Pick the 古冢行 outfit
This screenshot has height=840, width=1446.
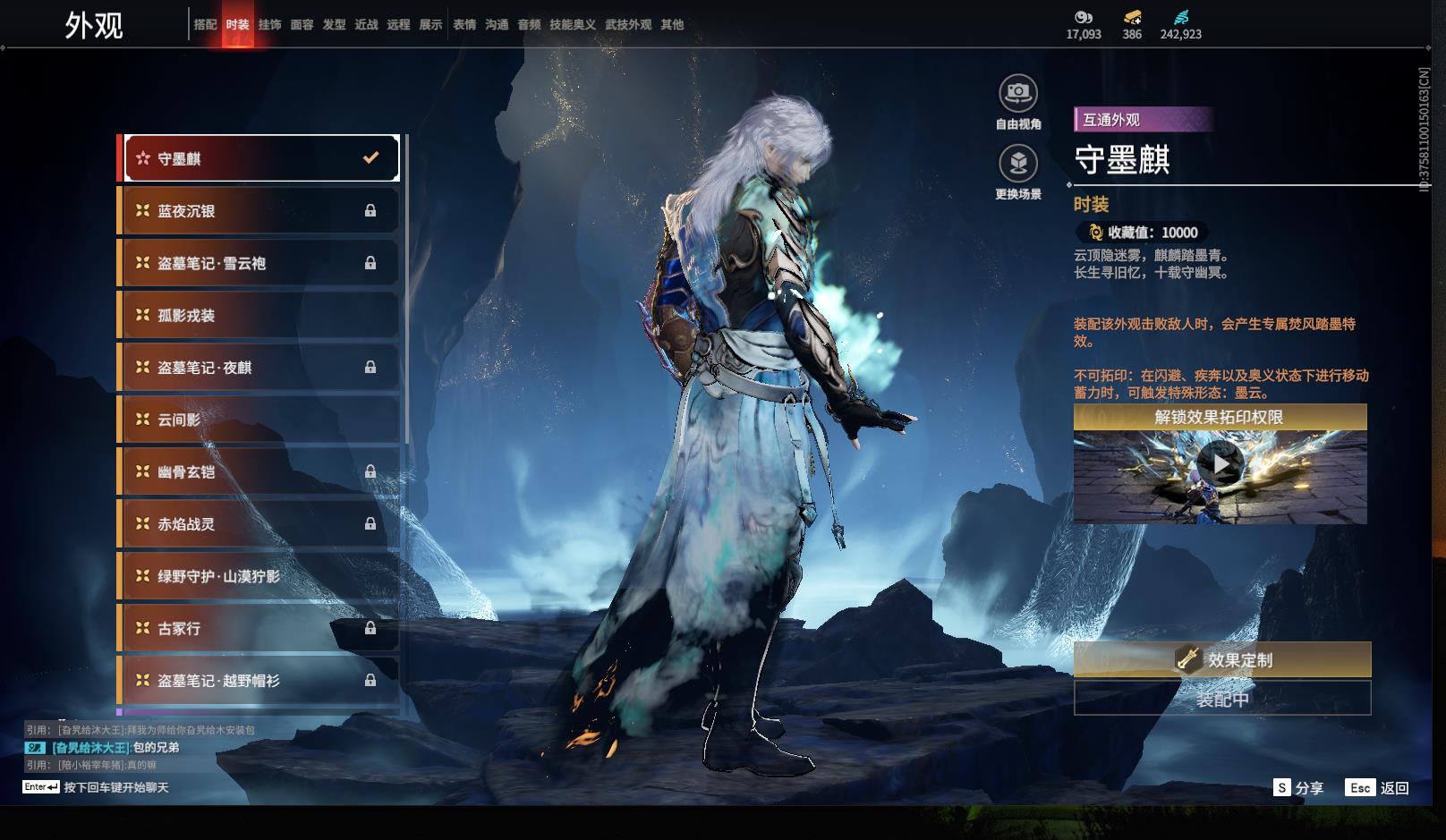tap(258, 628)
